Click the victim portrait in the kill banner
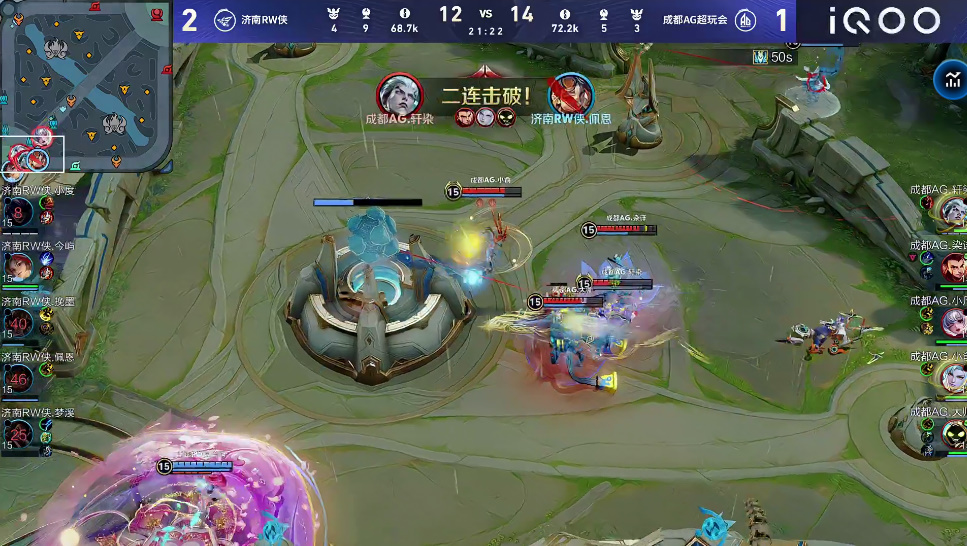The height and width of the screenshot is (546, 967). click(572, 95)
